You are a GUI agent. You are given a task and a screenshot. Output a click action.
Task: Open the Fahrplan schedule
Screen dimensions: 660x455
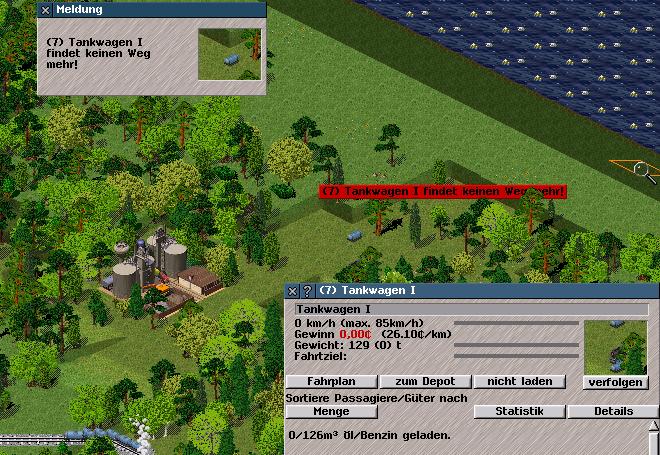click(x=332, y=381)
